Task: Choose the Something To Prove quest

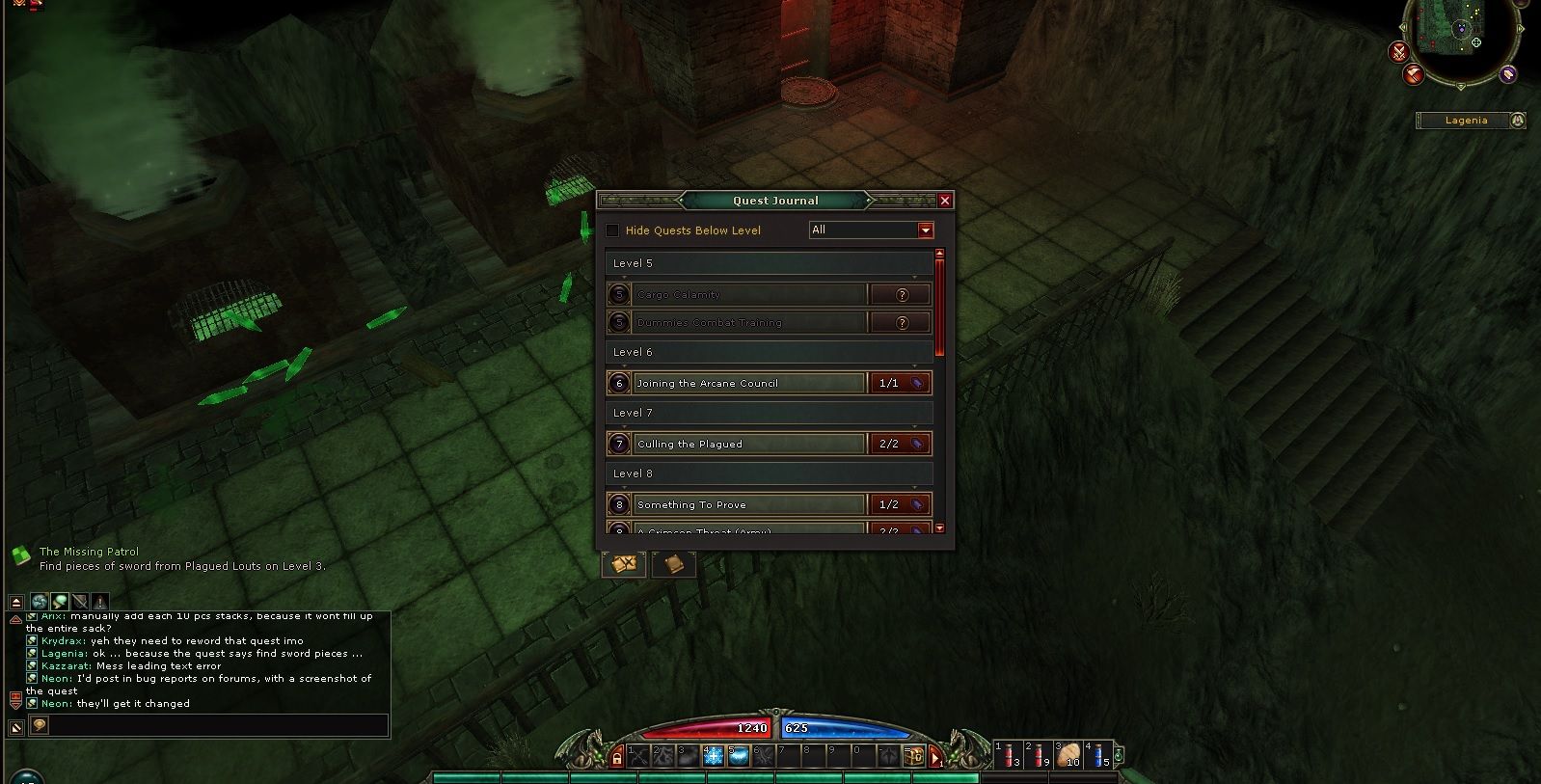Action: [x=749, y=505]
